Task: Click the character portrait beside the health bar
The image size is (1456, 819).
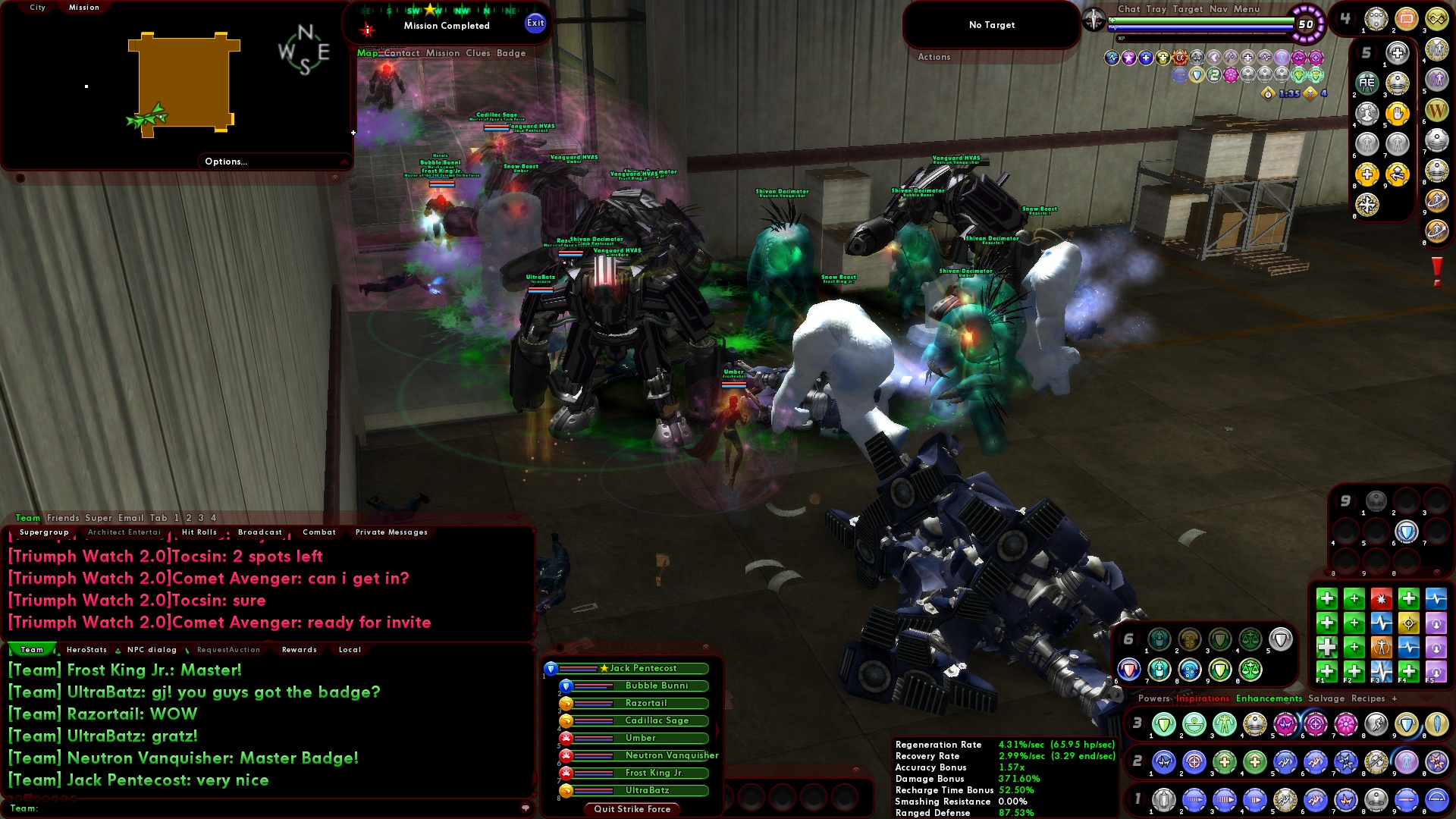Action: [x=1094, y=21]
